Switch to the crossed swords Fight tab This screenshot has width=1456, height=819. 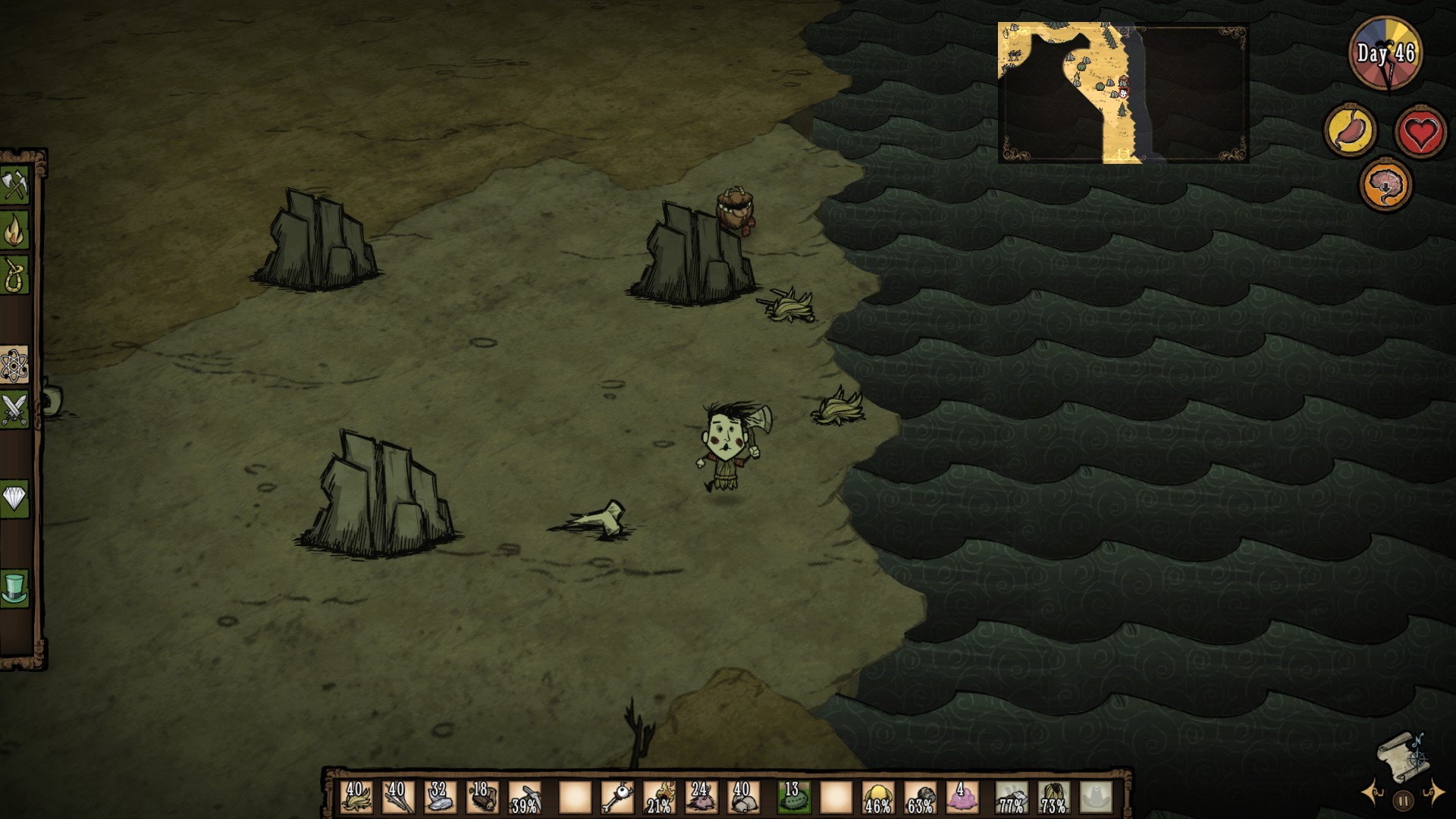tap(14, 409)
